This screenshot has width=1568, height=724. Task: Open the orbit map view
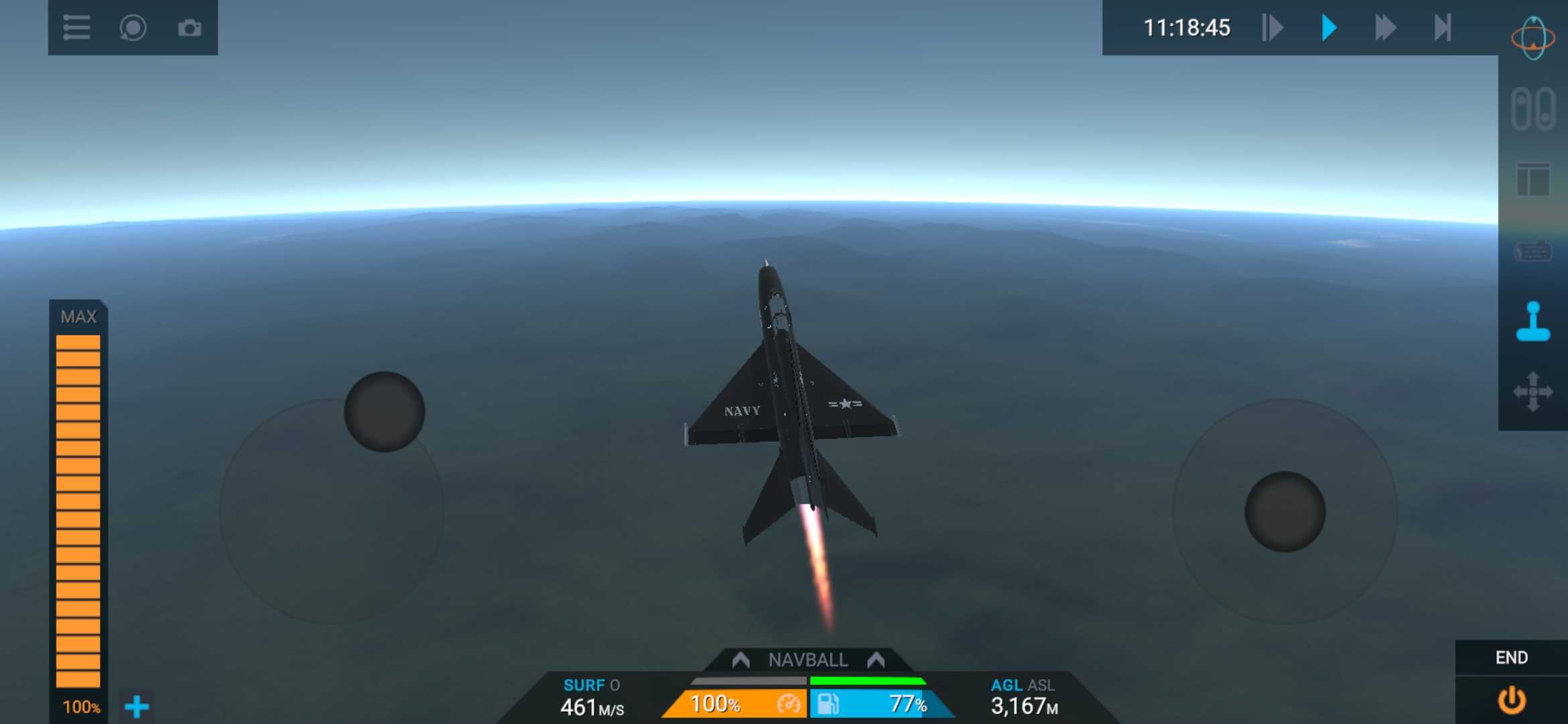pos(1533,38)
